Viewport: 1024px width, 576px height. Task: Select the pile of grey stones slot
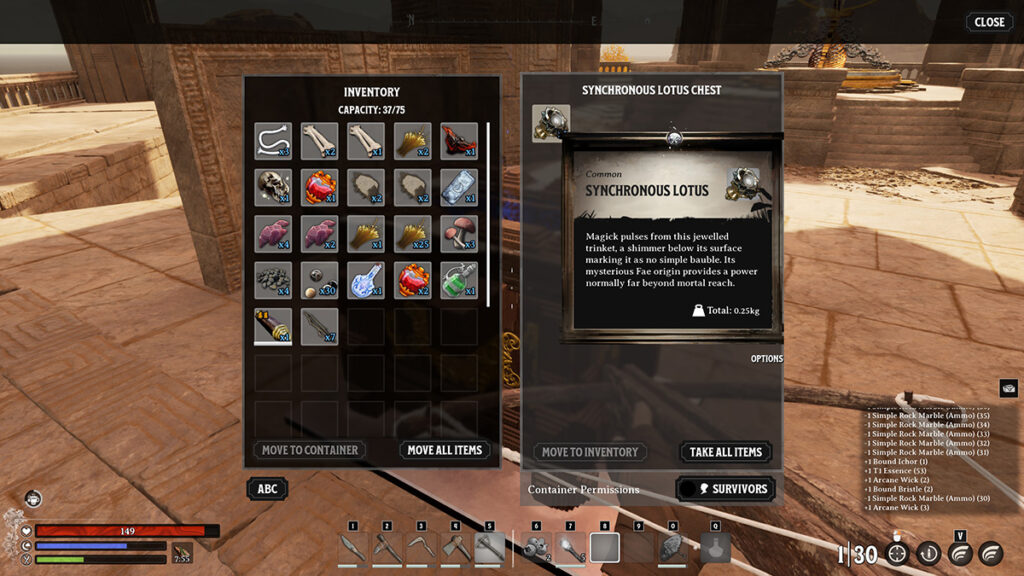point(273,280)
